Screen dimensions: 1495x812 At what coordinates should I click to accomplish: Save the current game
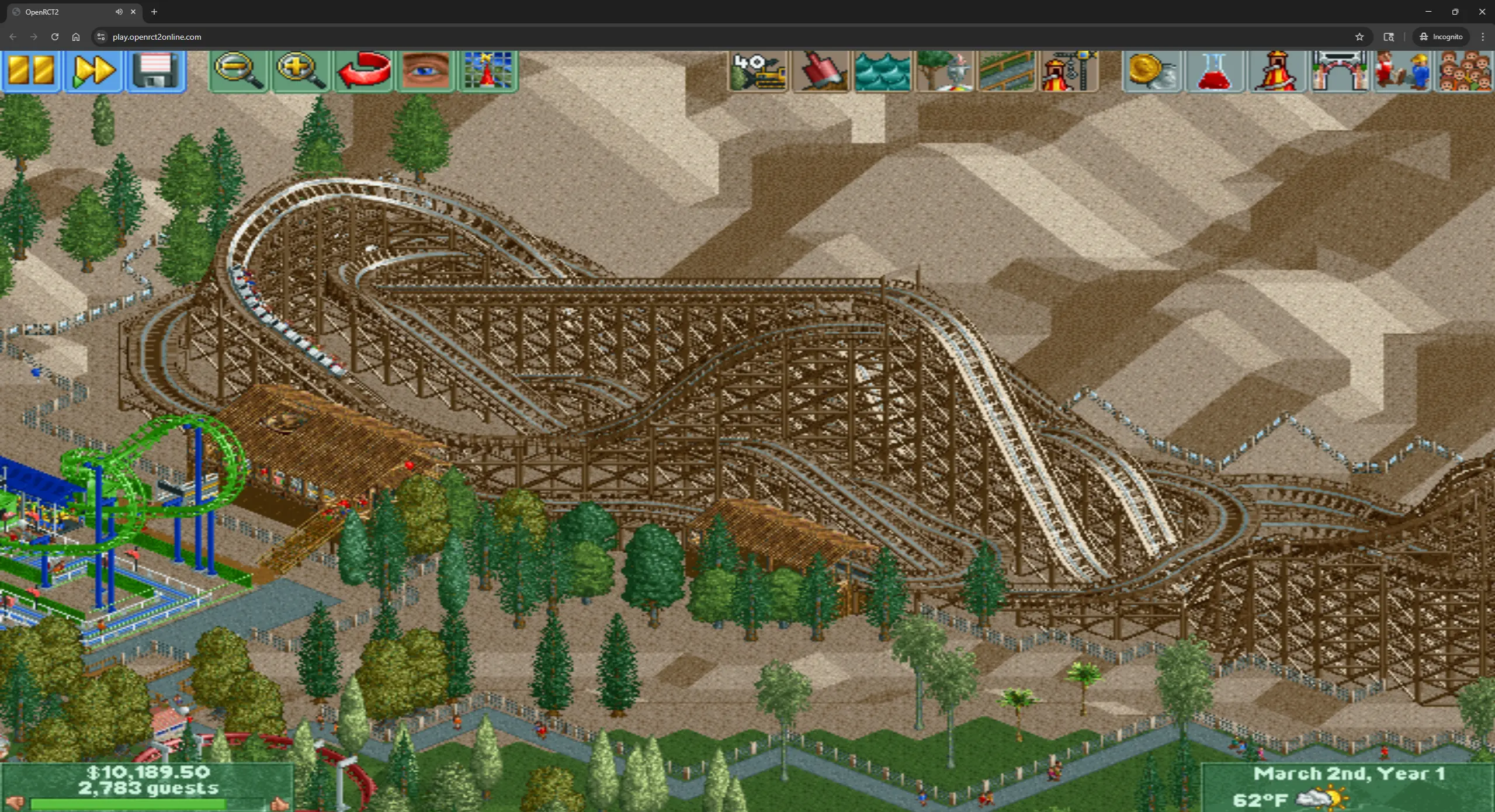click(x=155, y=71)
